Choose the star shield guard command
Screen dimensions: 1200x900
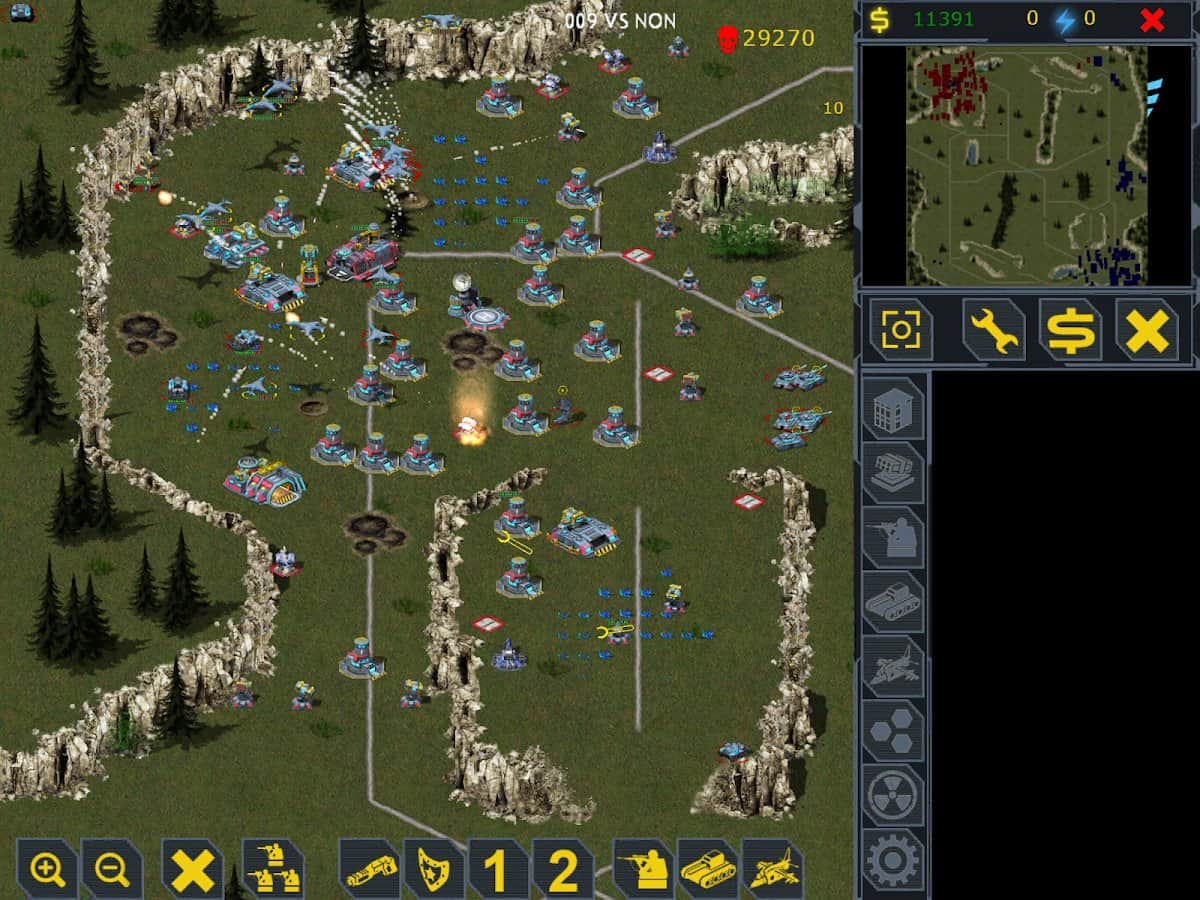pyautogui.click(x=434, y=869)
